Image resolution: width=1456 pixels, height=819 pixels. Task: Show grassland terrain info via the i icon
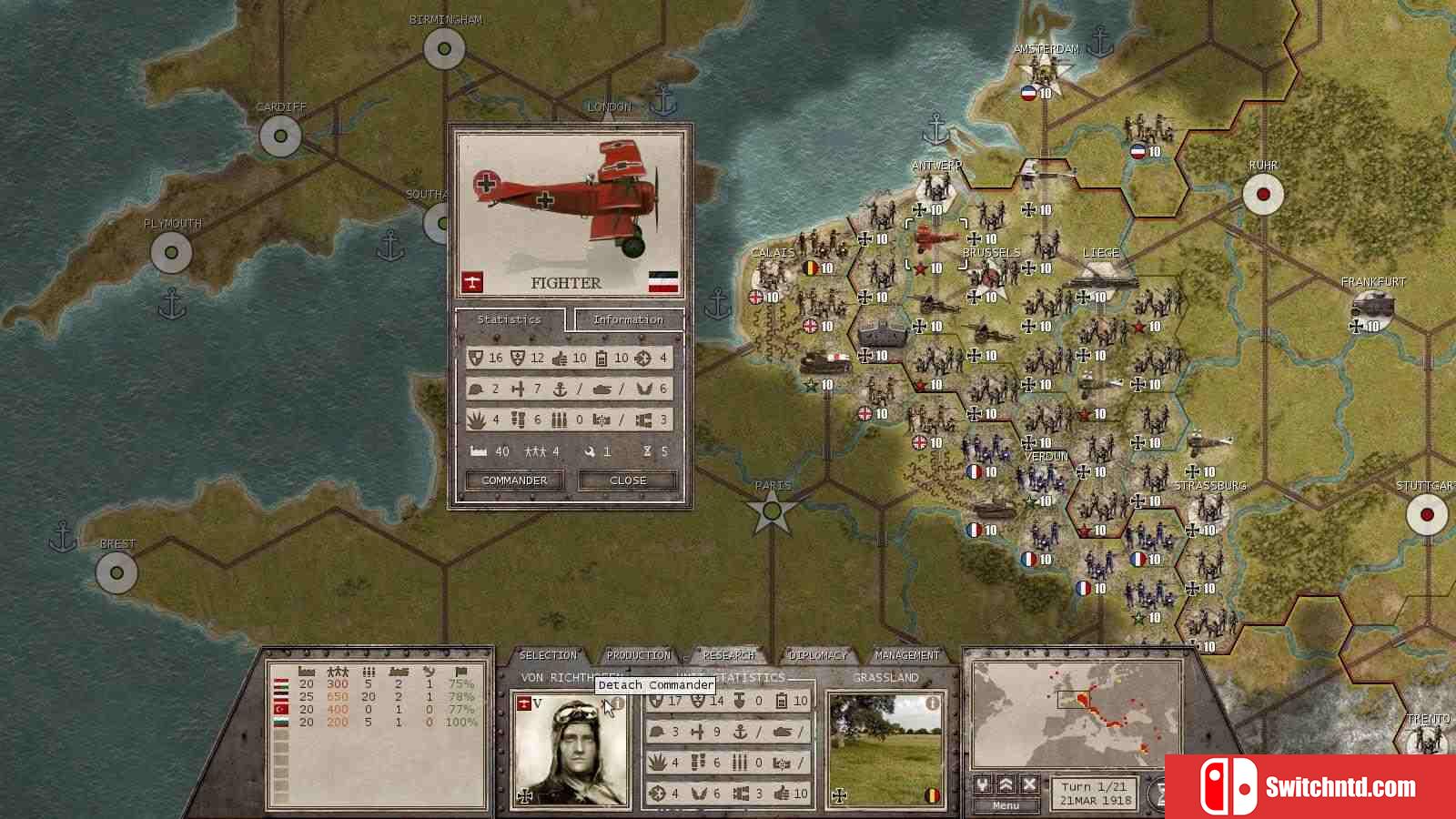click(x=932, y=703)
